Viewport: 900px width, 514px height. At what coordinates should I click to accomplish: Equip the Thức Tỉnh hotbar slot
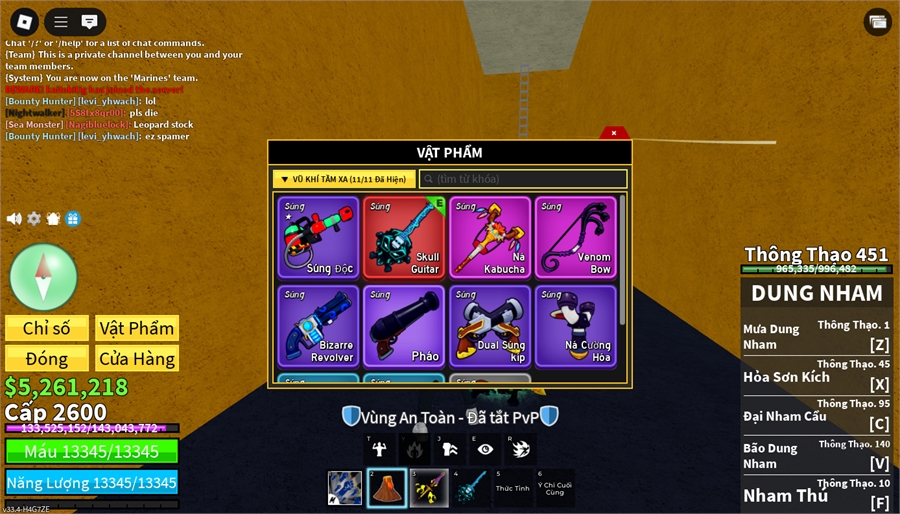(x=512, y=488)
